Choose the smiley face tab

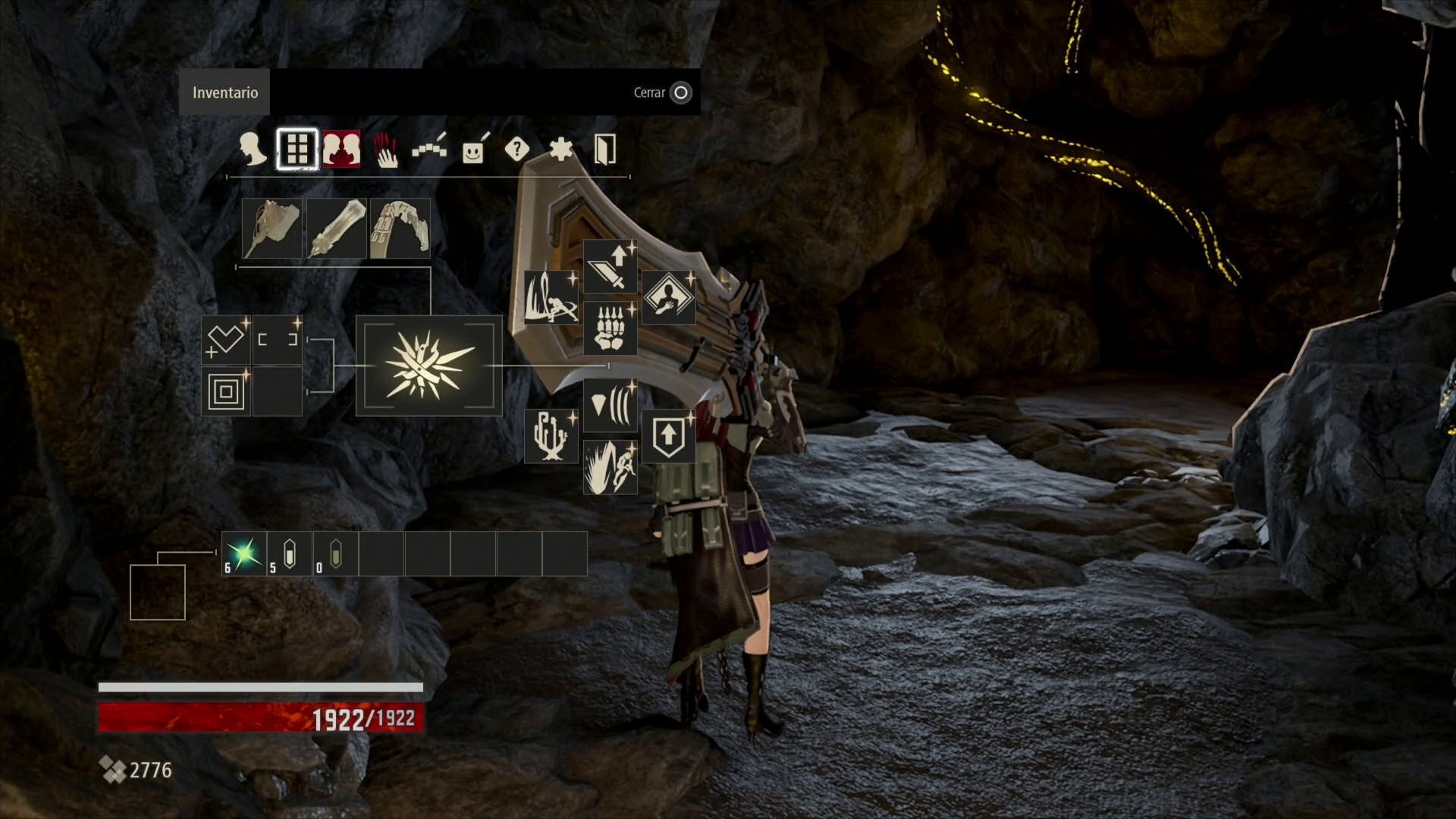[473, 150]
